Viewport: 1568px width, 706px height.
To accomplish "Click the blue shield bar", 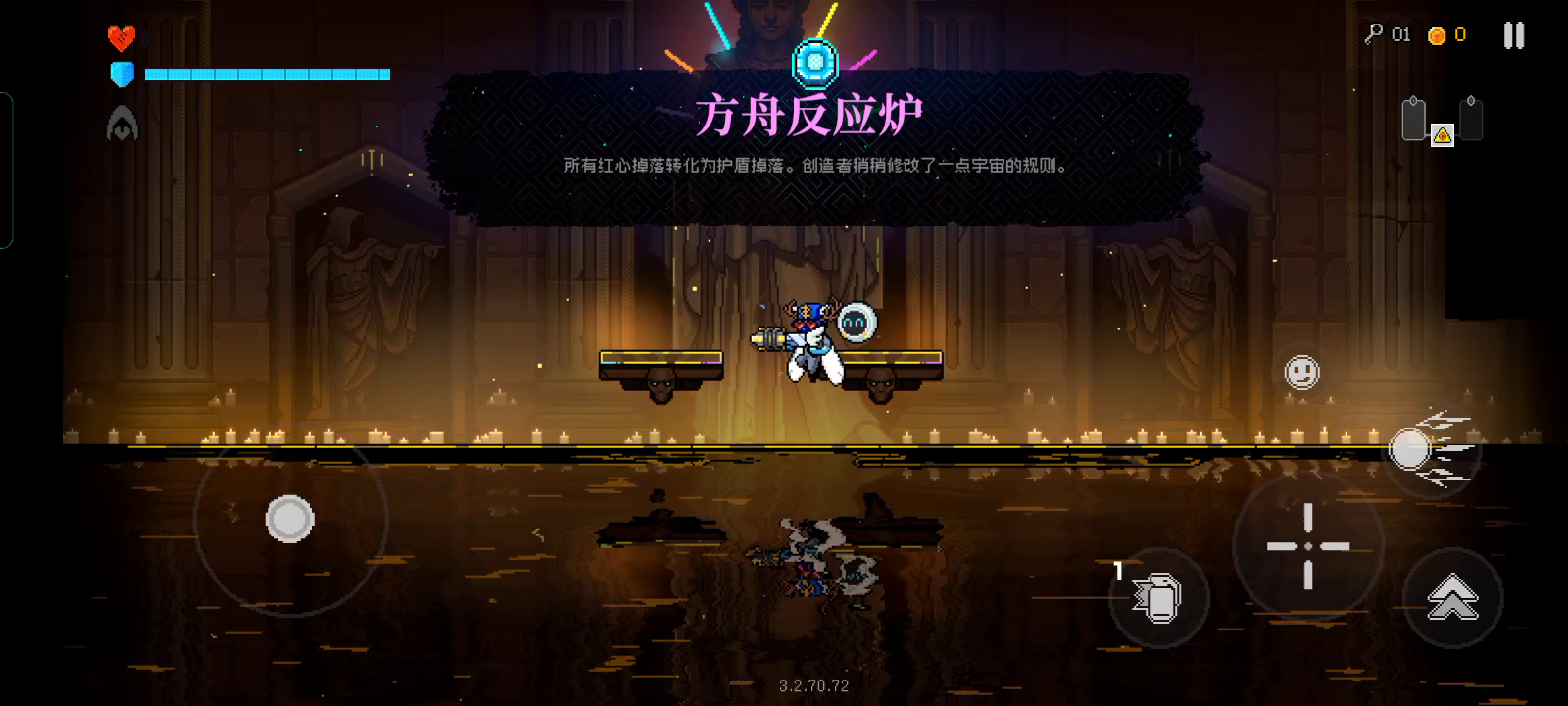I will 265,74.
